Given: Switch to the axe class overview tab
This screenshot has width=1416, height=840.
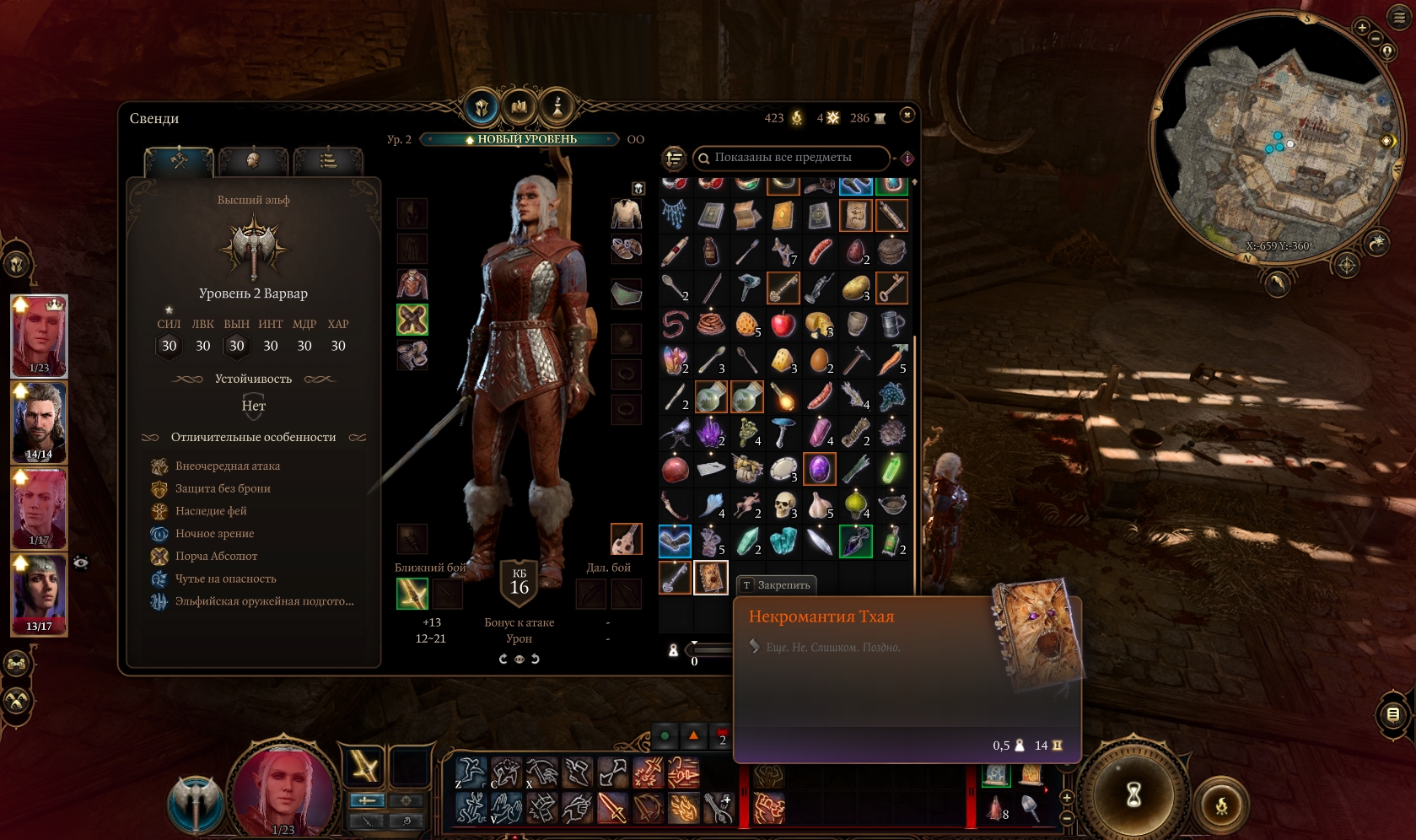Looking at the screenshot, I should pos(179,159).
